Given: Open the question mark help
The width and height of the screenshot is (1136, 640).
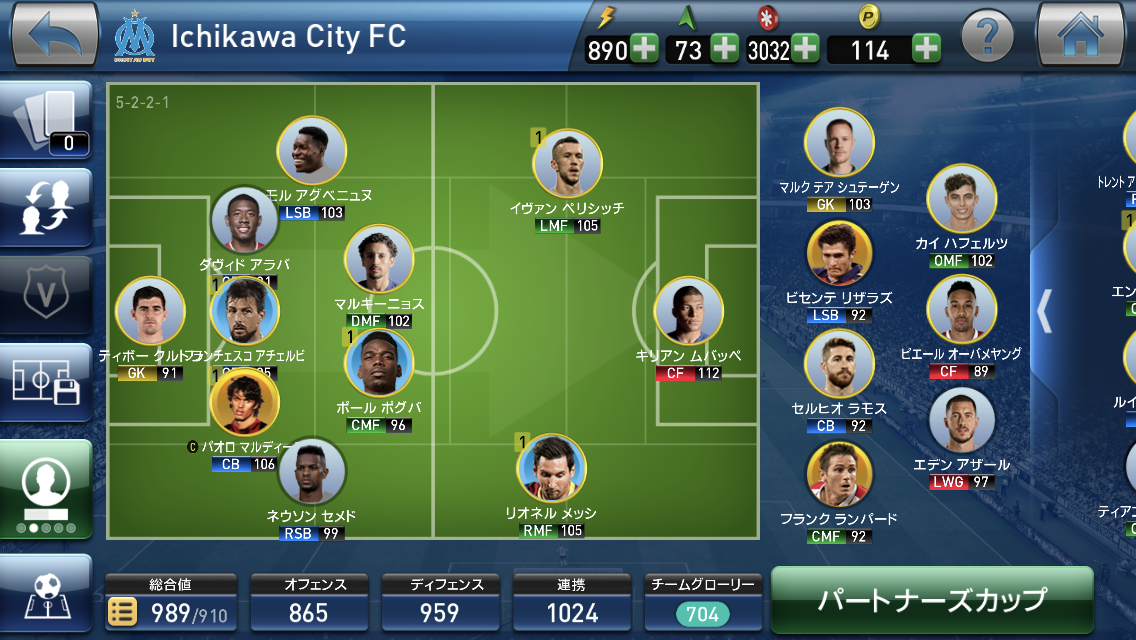Looking at the screenshot, I should pyautogui.click(x=987, y=38).
